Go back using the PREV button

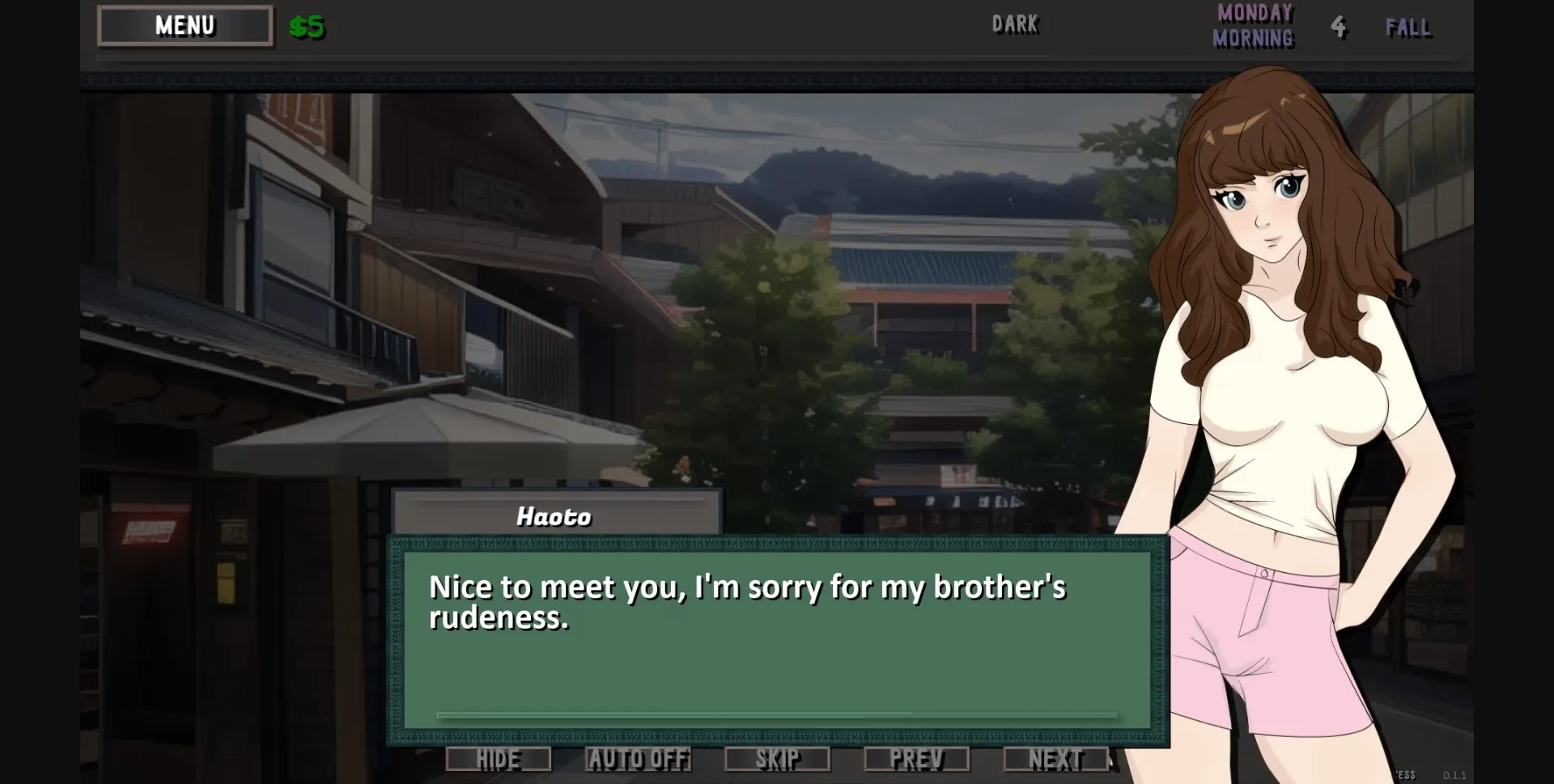[x=917, y=759]
